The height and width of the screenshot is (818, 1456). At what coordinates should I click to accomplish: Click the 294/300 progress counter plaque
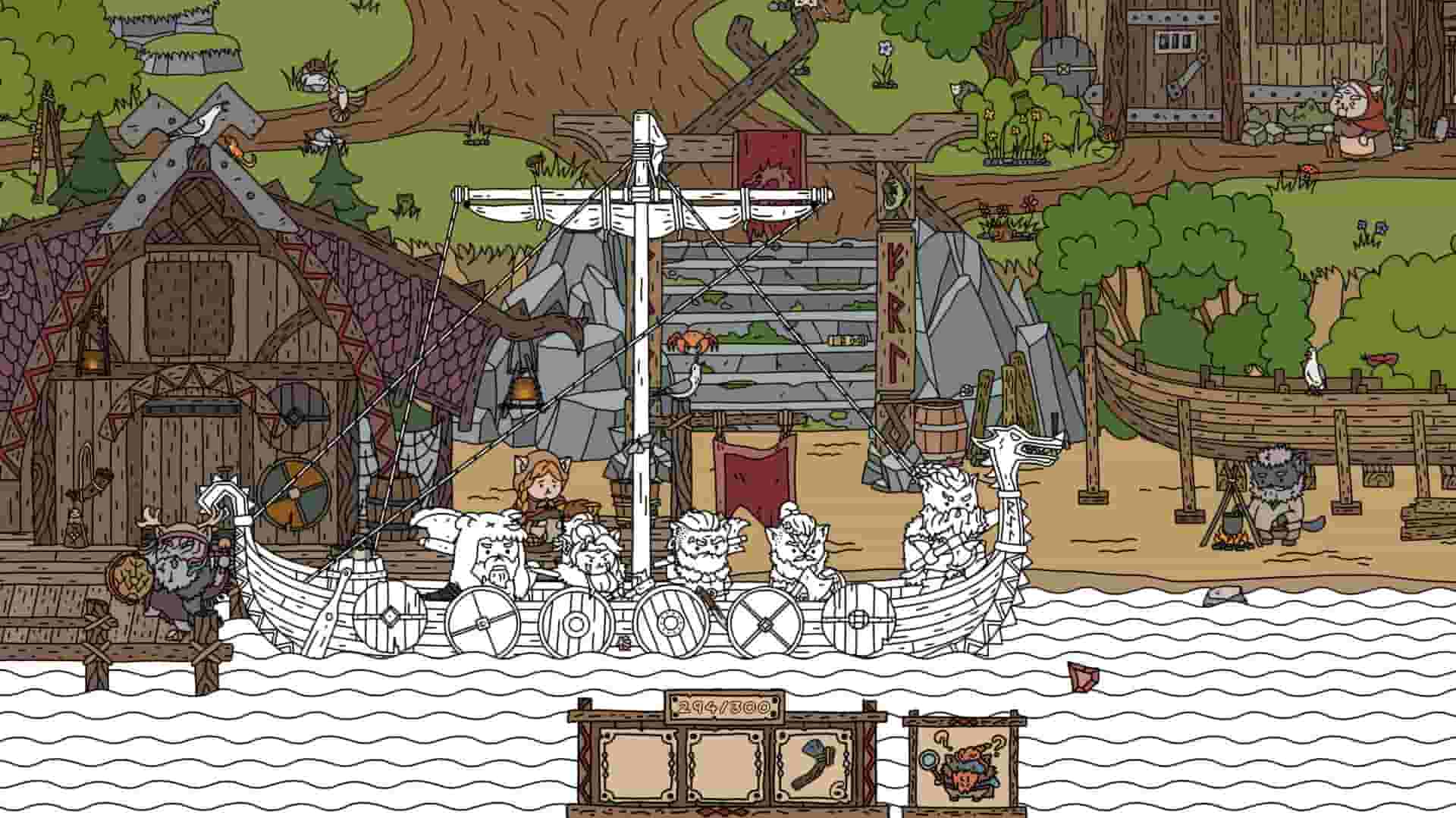coord(724,705)
